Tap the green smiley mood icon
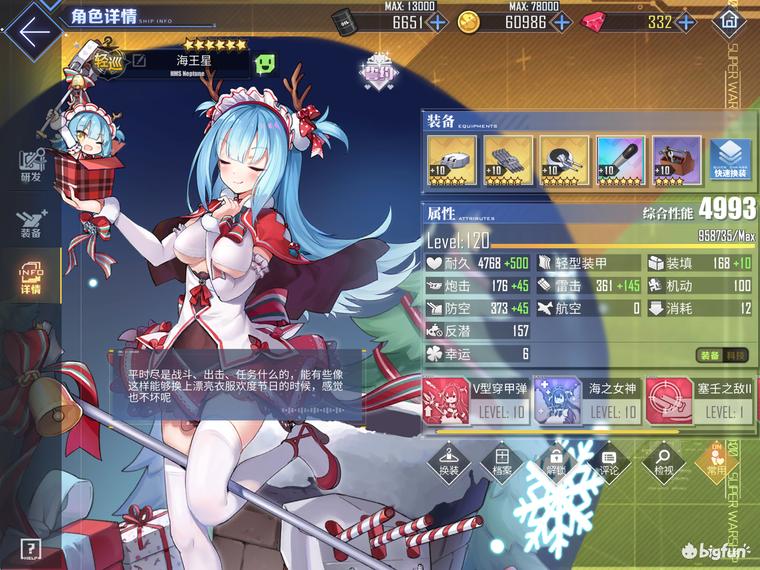Screen dimensions: 760x570 266,63
